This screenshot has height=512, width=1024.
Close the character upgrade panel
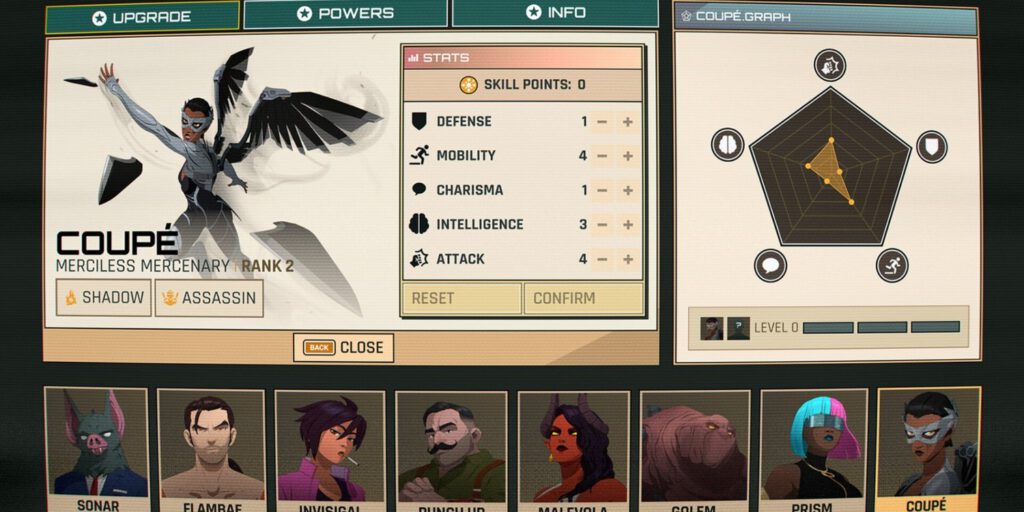pos(343,347)
